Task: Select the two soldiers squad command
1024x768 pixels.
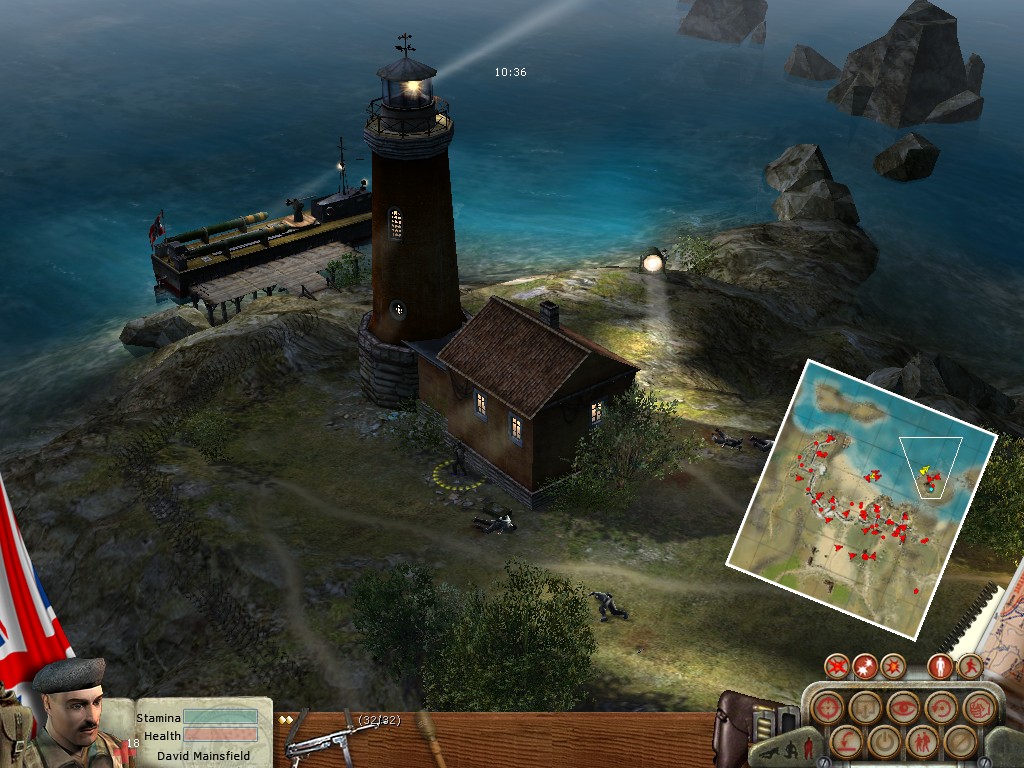Action: pos(921,741)
